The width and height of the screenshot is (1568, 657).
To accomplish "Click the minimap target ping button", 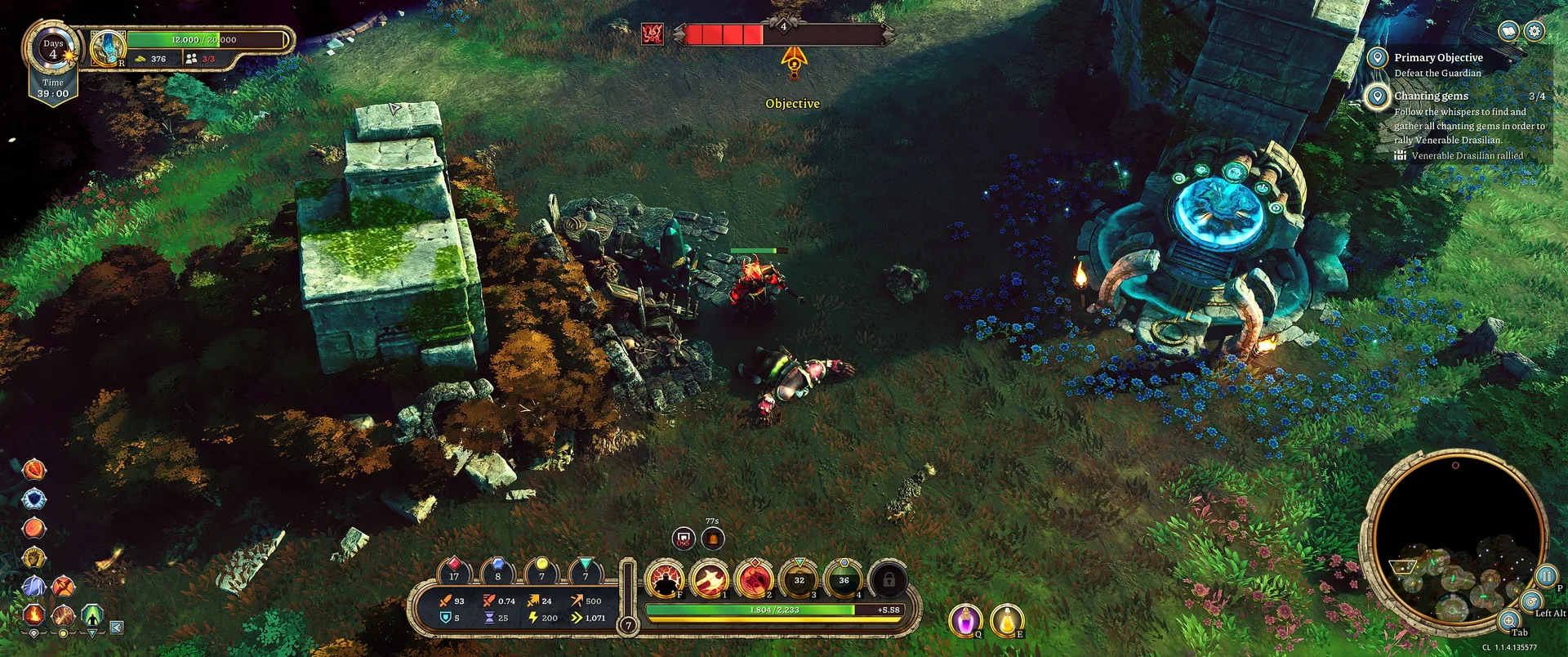I will tap(1531, 601).
